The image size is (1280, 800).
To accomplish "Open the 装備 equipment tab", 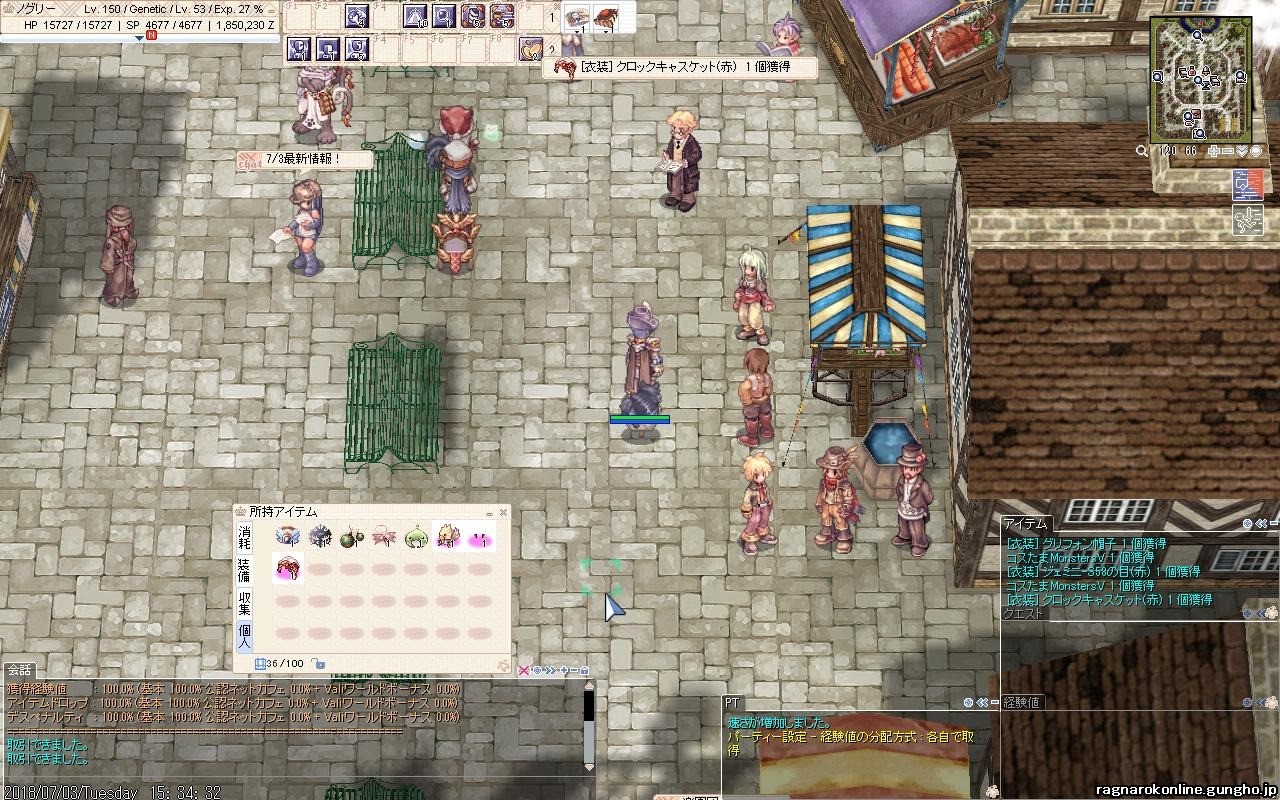I will click(x=245, y=570).
